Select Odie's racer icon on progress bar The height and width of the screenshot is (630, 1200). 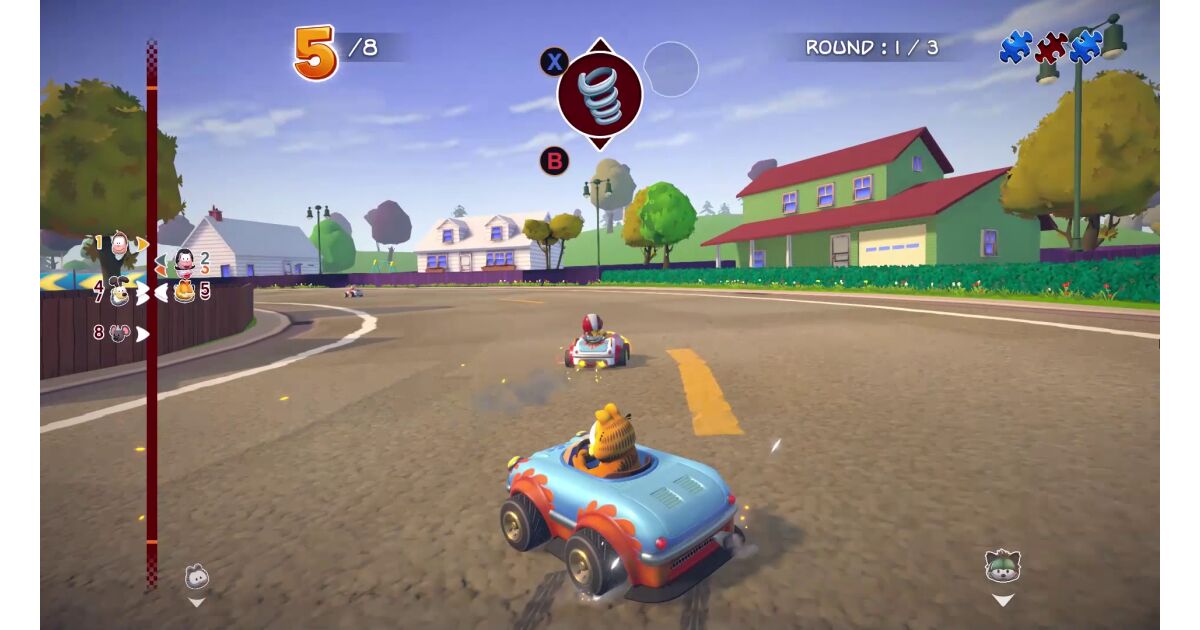(x=120, y=292)
